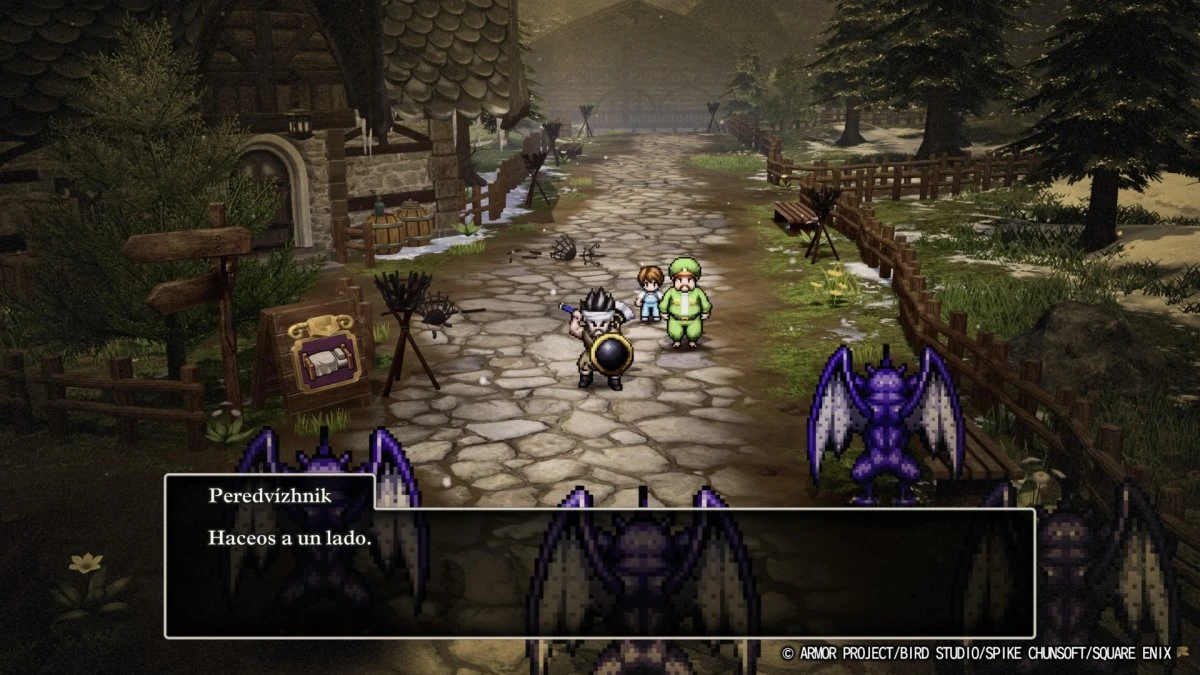Advance the Peredvízhnik dialogue box
The width and height of the screenshot is (1200, 675).
point(600,572)
